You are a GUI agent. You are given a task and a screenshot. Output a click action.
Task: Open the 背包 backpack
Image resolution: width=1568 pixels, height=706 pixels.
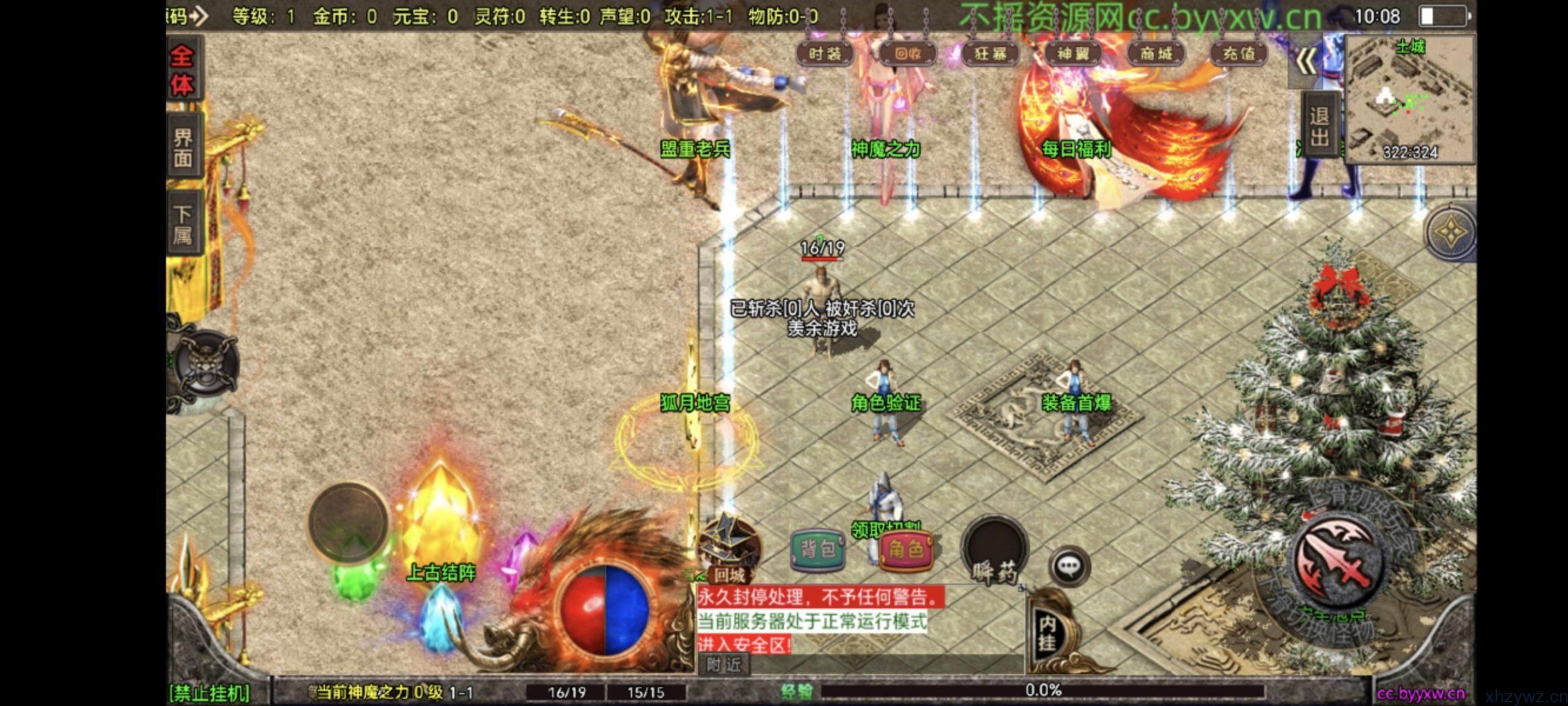point(818,550)
